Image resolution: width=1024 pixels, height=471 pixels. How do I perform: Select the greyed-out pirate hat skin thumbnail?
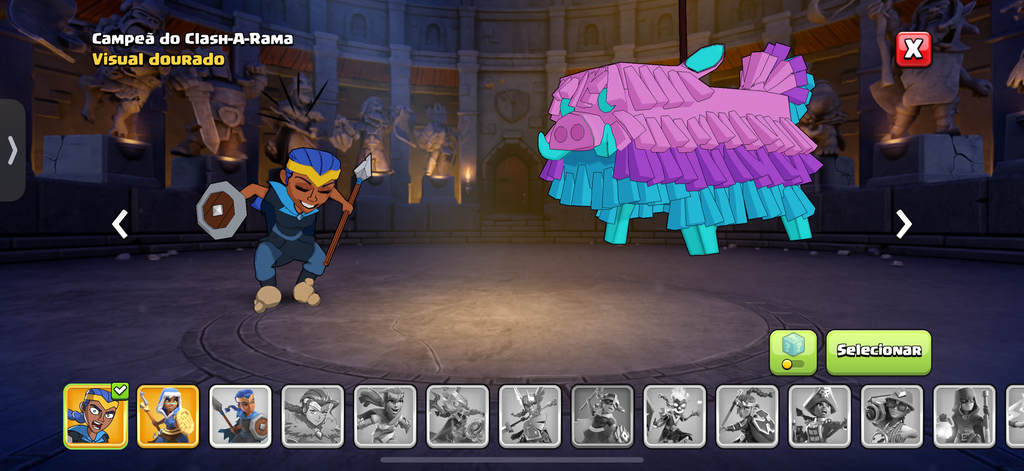[x=819, y=415]
